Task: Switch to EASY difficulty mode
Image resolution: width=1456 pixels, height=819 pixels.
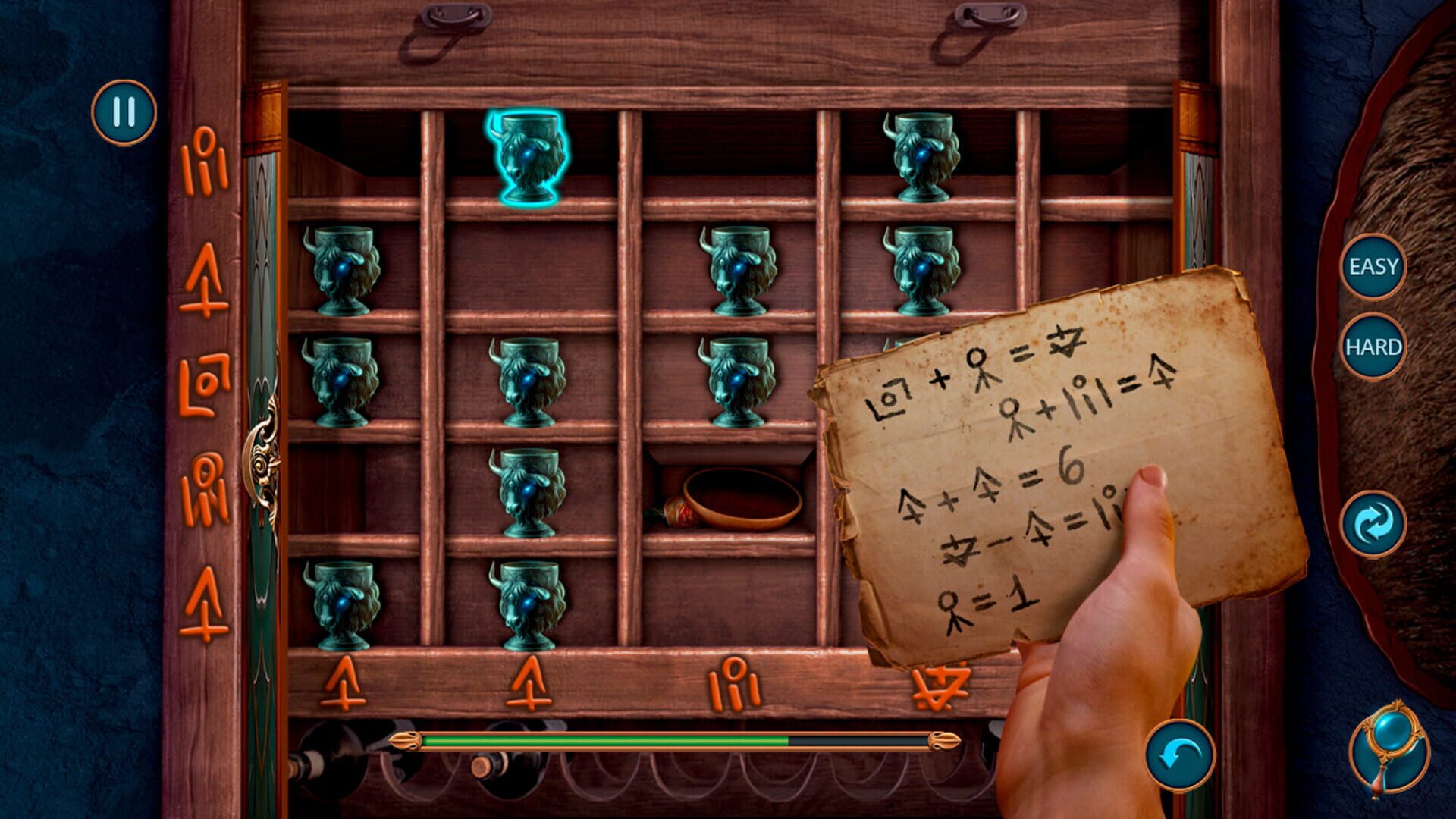Action: click(x=1374, y=266)
